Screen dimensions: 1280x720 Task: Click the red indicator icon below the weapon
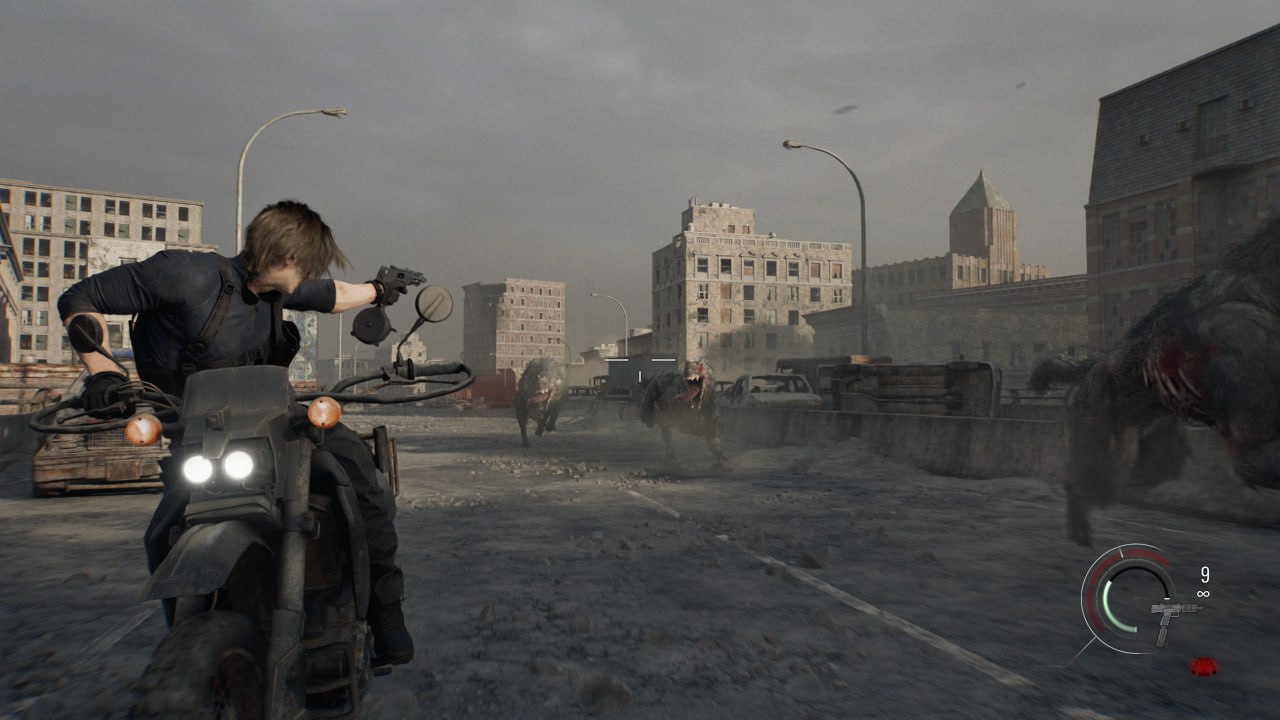[1204, 666]
